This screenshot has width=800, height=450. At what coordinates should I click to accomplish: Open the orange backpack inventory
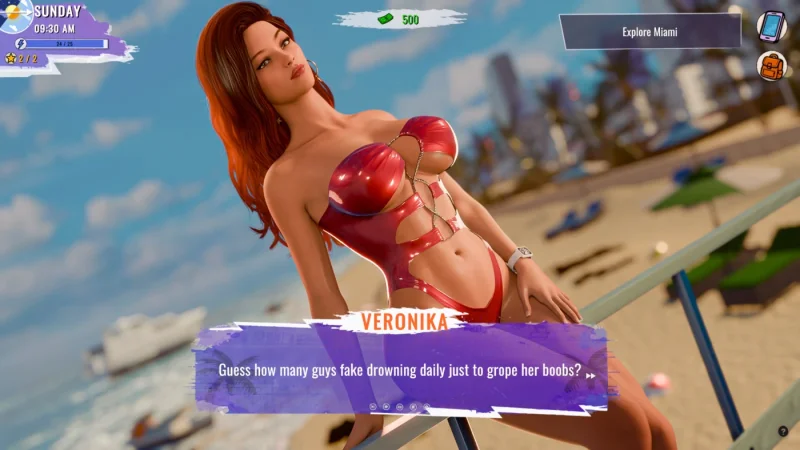click(x=771, y=67)
